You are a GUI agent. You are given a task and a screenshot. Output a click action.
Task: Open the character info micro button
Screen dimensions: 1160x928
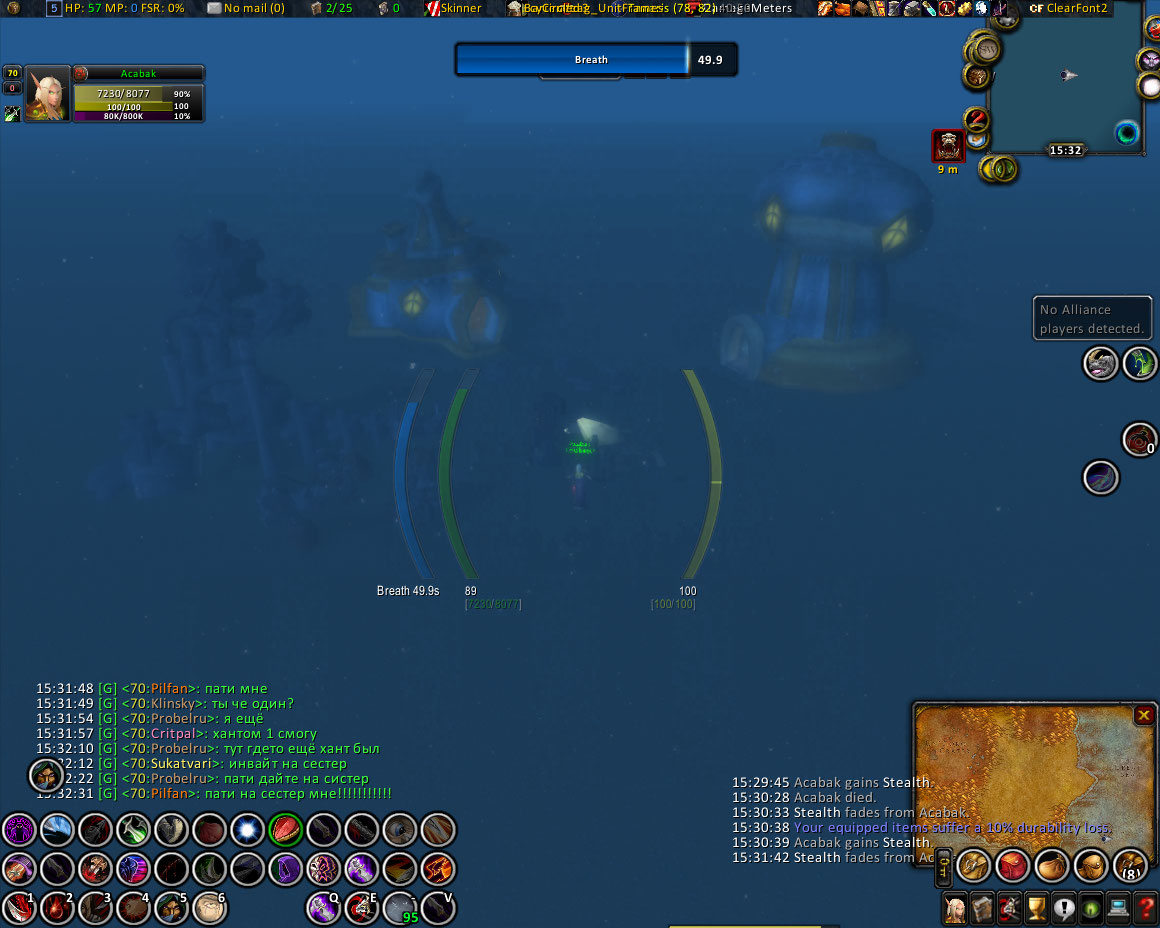956,908
